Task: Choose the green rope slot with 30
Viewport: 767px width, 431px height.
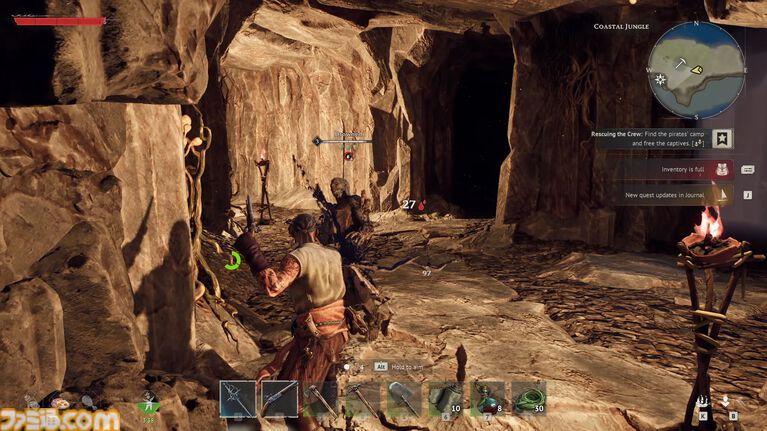Action: (529, 398)
